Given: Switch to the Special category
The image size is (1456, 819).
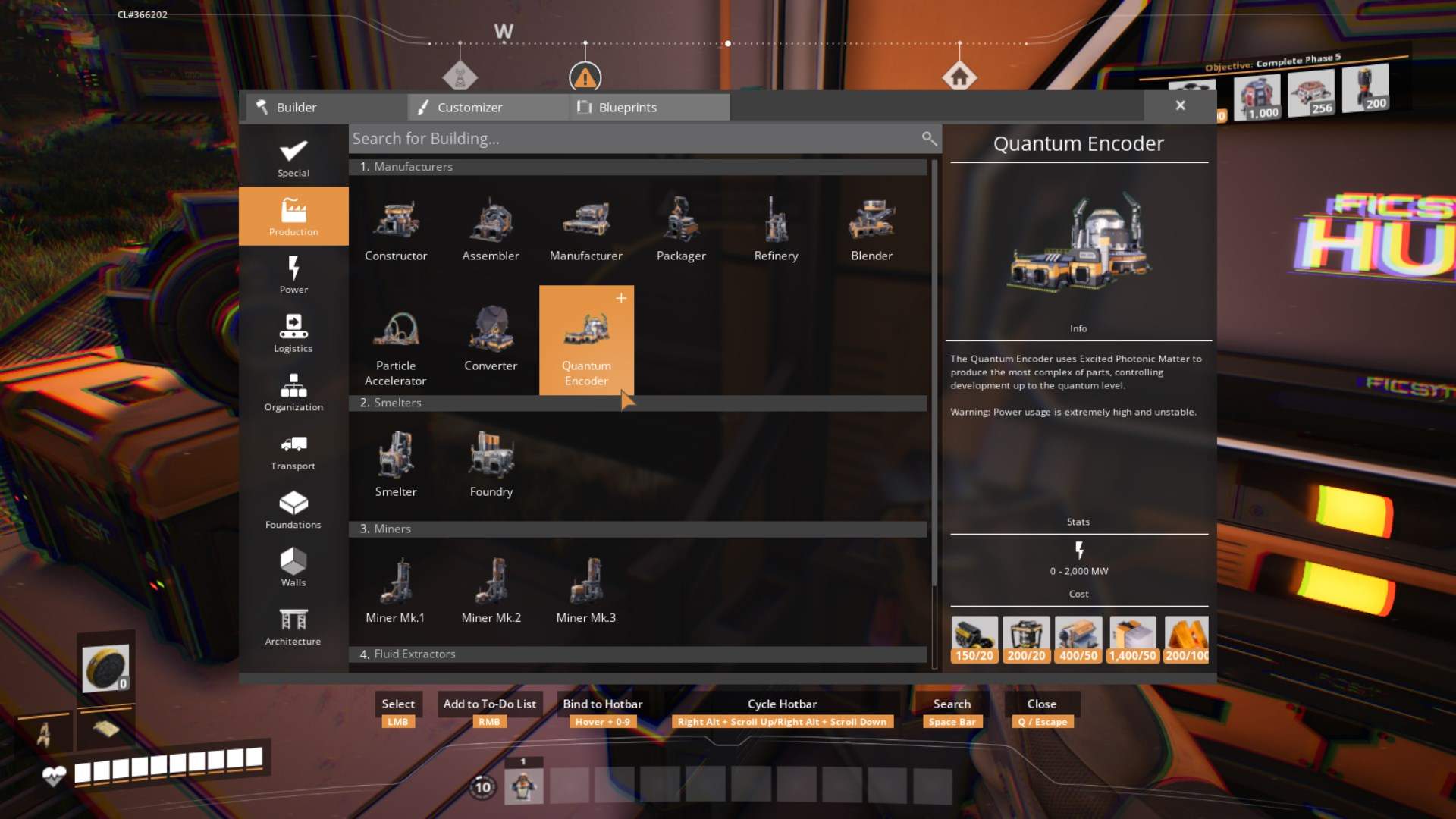Looking at the screenshot, I should (293, 157).
